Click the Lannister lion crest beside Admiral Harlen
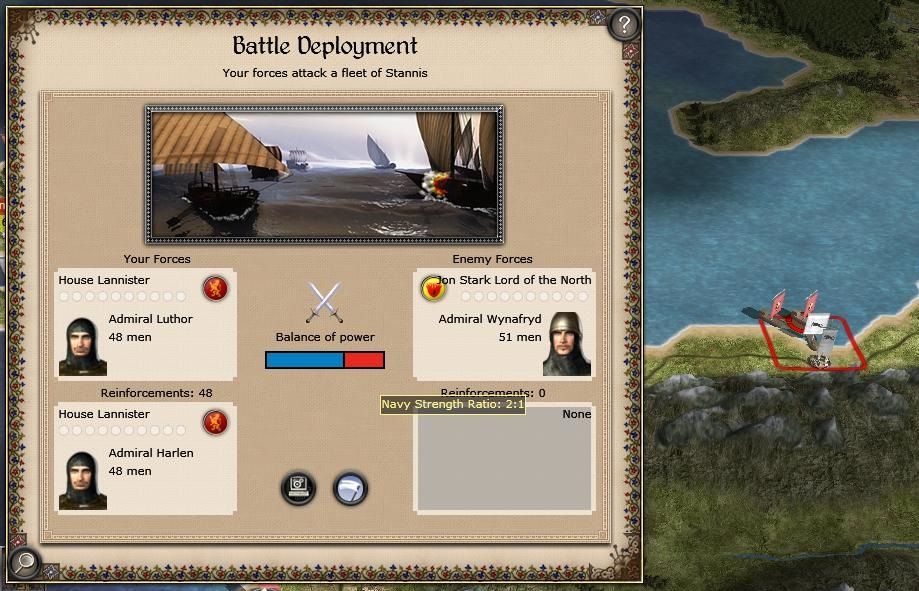 pos(215,422)
